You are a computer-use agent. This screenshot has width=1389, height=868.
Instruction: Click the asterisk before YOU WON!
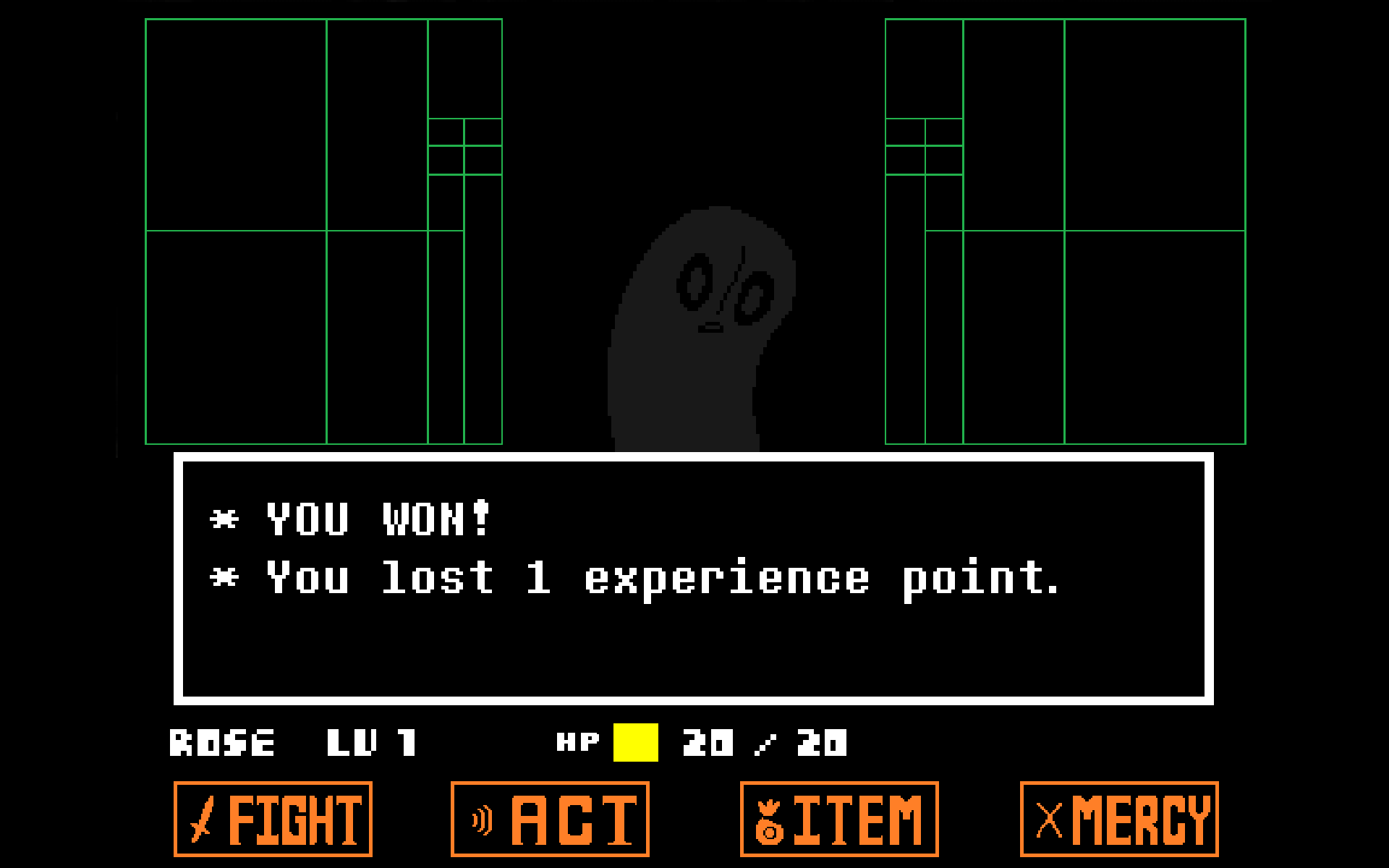224,519
